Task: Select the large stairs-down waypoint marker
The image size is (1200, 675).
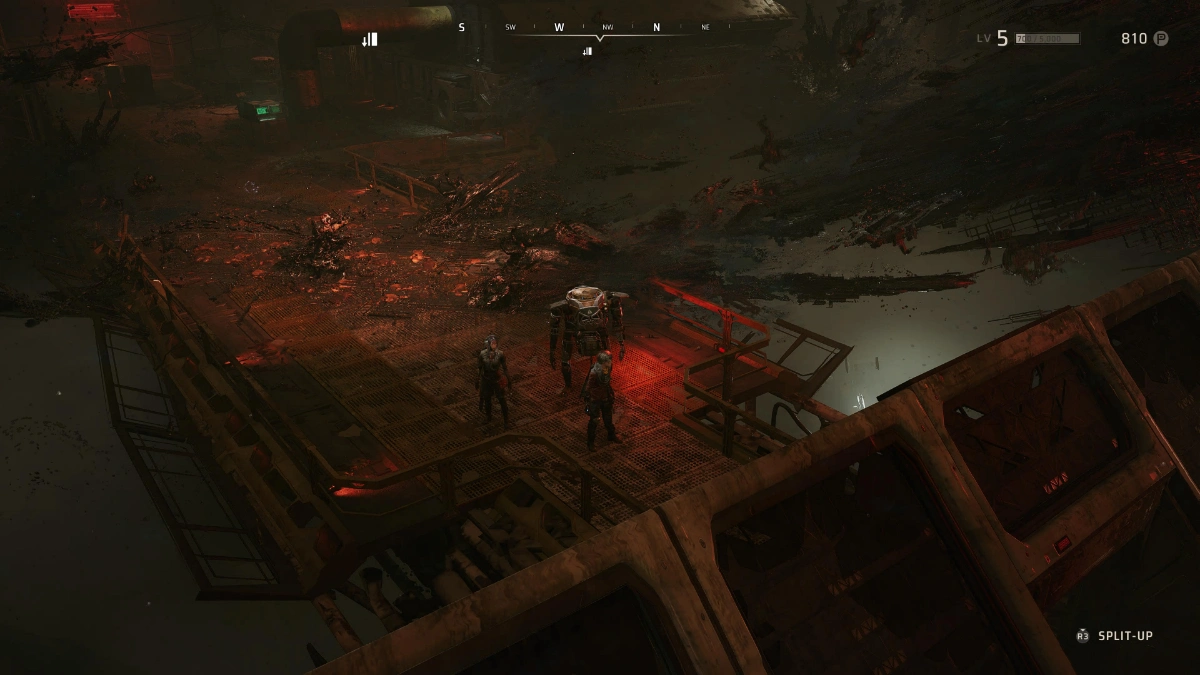Action: click(370, 39)
